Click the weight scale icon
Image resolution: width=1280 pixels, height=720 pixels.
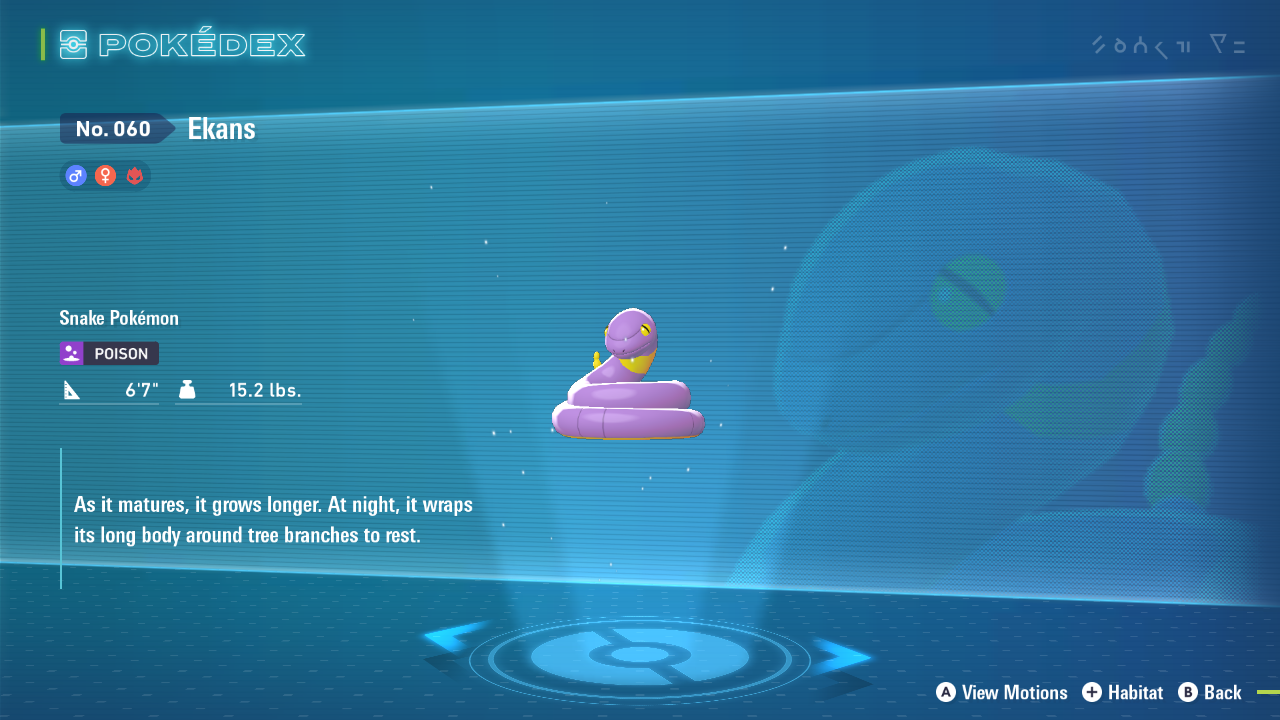point(188,387)
